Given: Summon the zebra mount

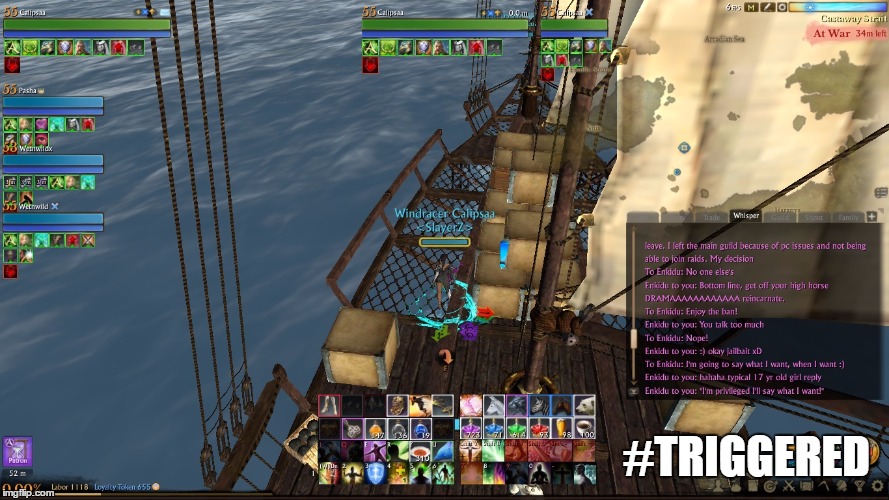Looking at the screenshot, I should 541,405.
